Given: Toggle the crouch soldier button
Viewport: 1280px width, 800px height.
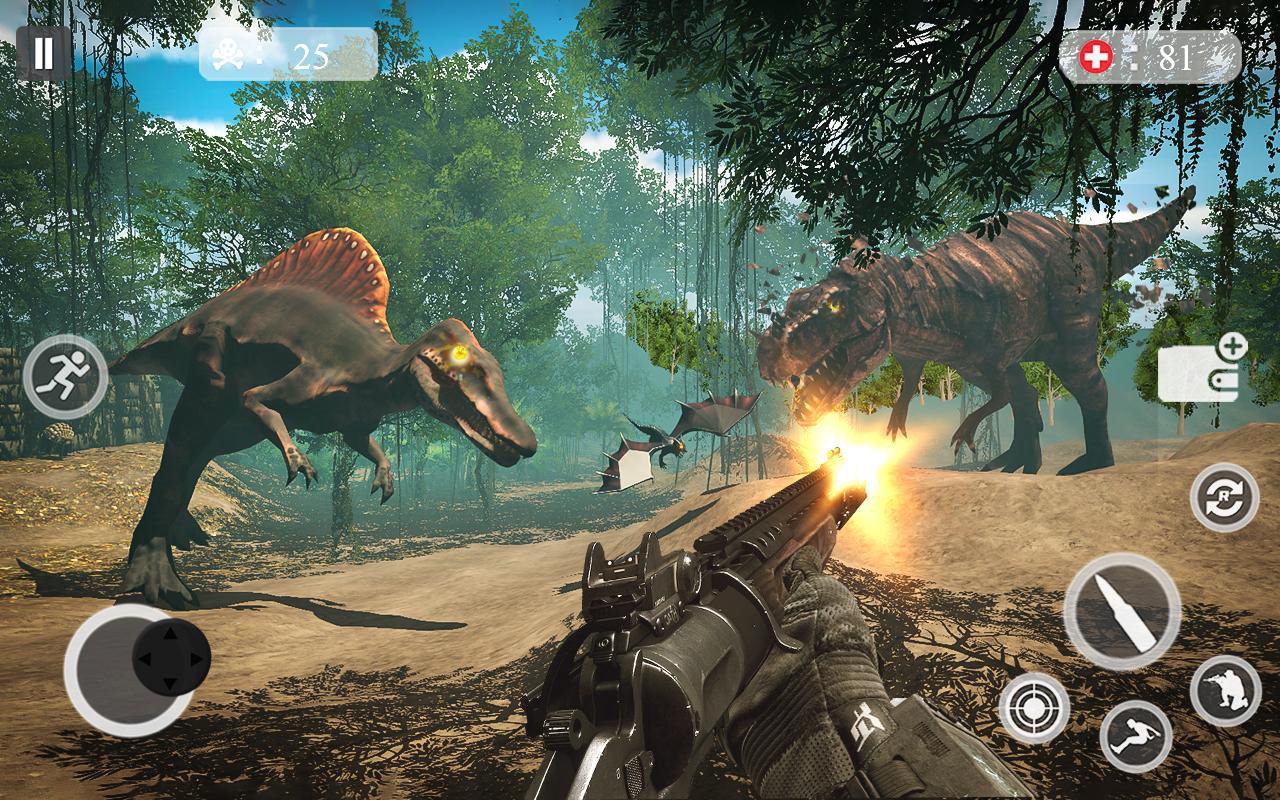Looking at the screenshot, I should pyautogui.click(x=1225, y=690).
